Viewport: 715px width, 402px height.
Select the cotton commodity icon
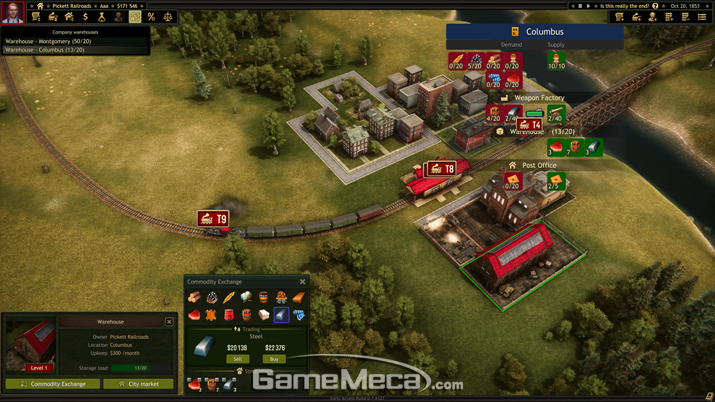click(246, 298)
